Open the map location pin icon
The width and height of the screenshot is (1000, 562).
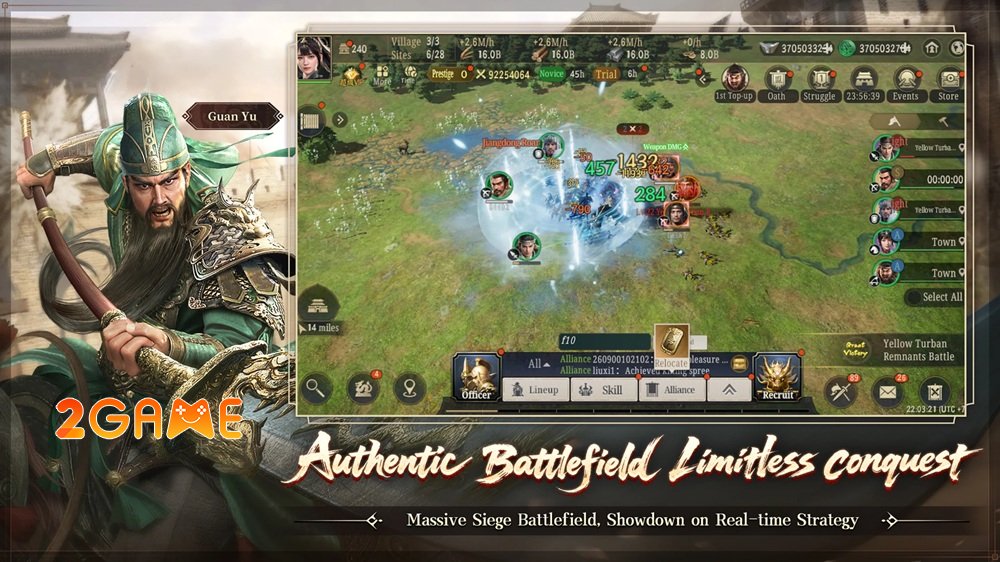(408, 388)
